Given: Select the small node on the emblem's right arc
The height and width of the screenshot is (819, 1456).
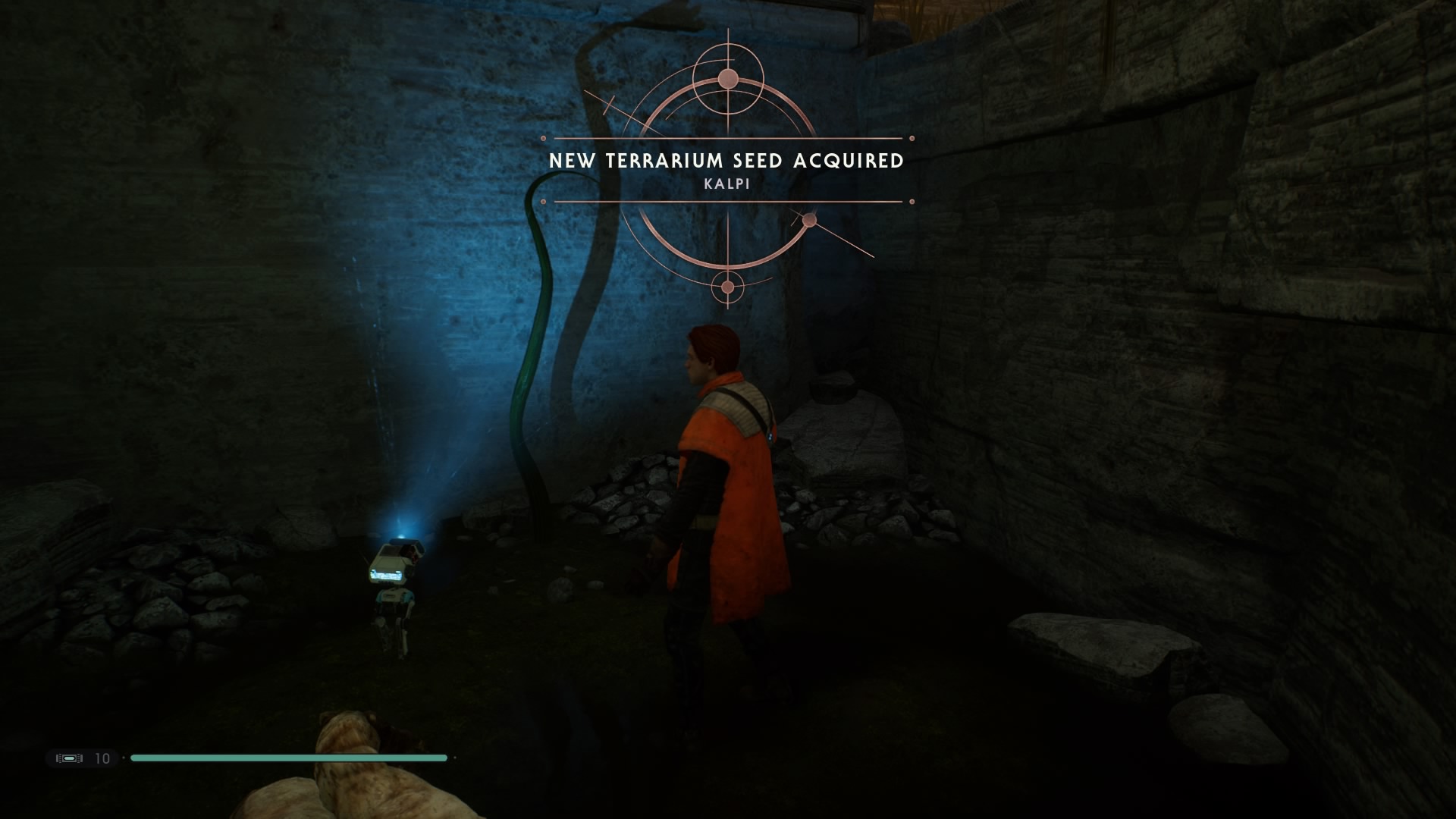Looking at the screenshot, I should pos(810,220).
